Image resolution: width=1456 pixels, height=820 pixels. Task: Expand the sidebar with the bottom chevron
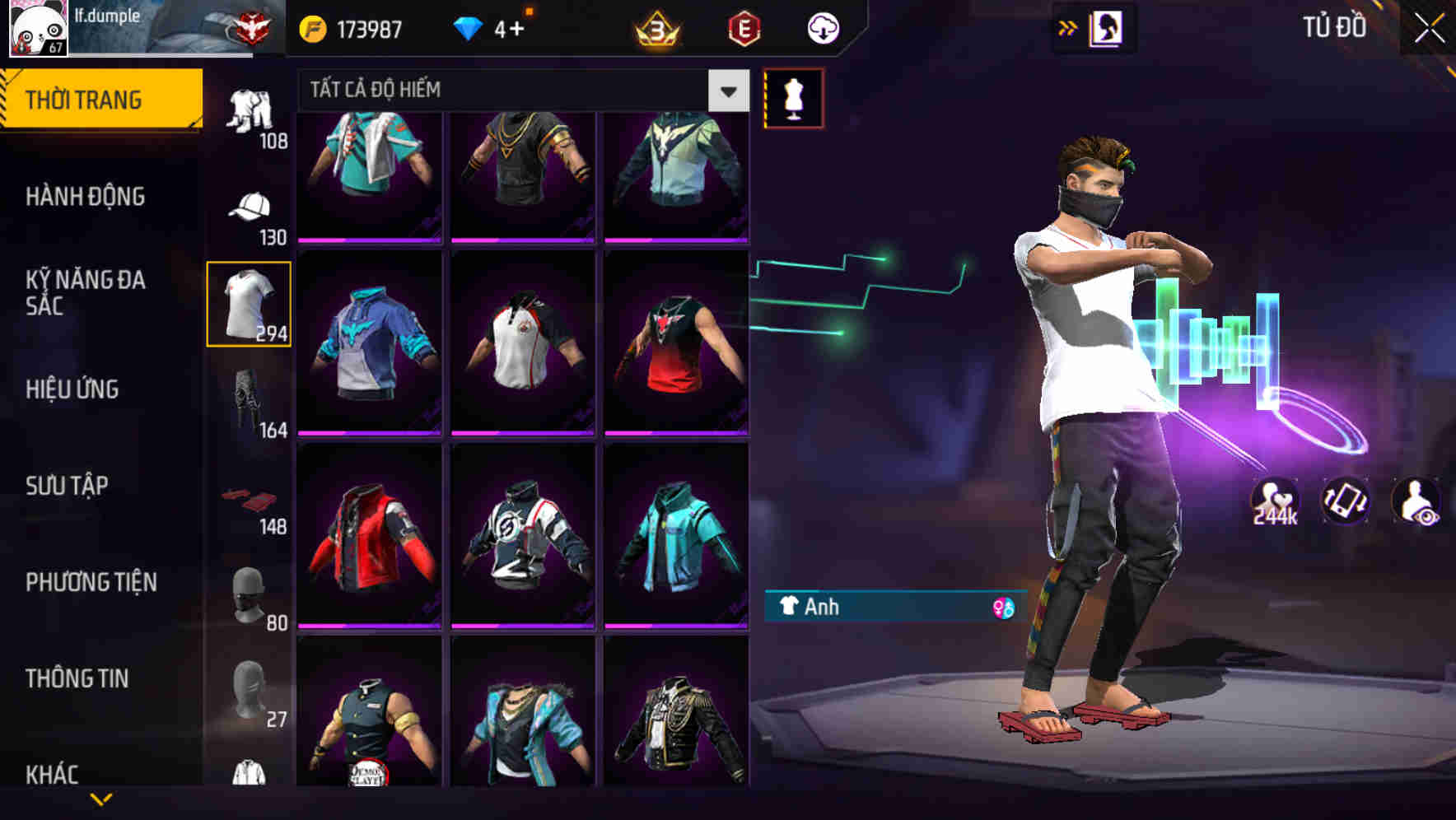(99, 799)
